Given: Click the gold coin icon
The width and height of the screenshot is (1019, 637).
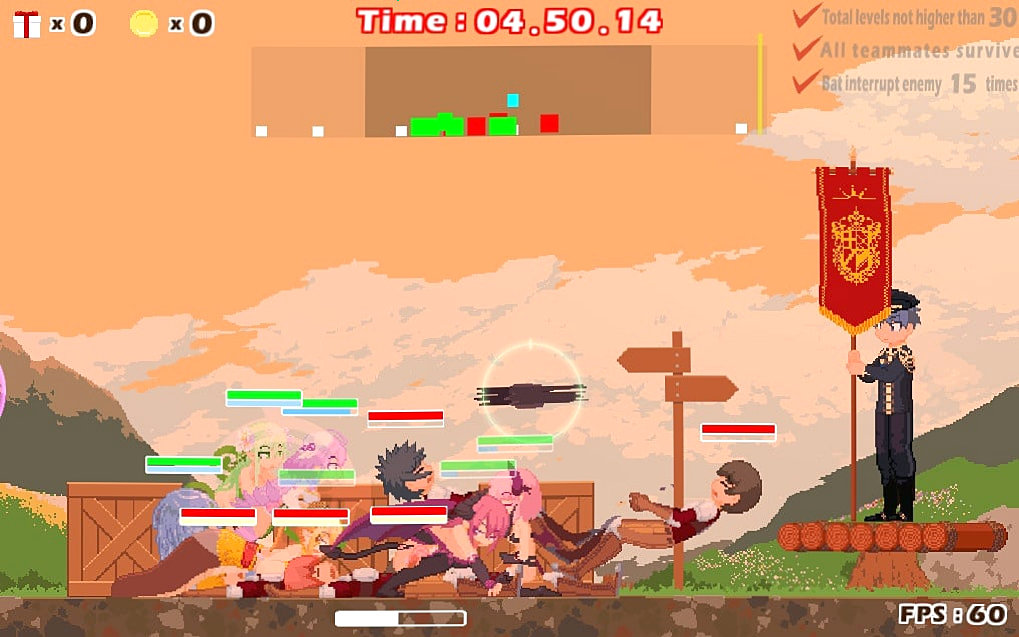Looking at the screenshot, I should click(x=144, y=23).
